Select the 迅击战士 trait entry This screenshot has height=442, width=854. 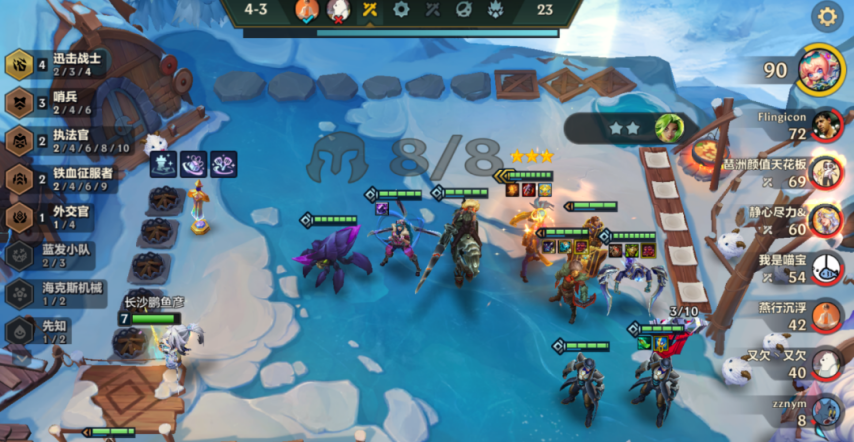coord(60,64)
